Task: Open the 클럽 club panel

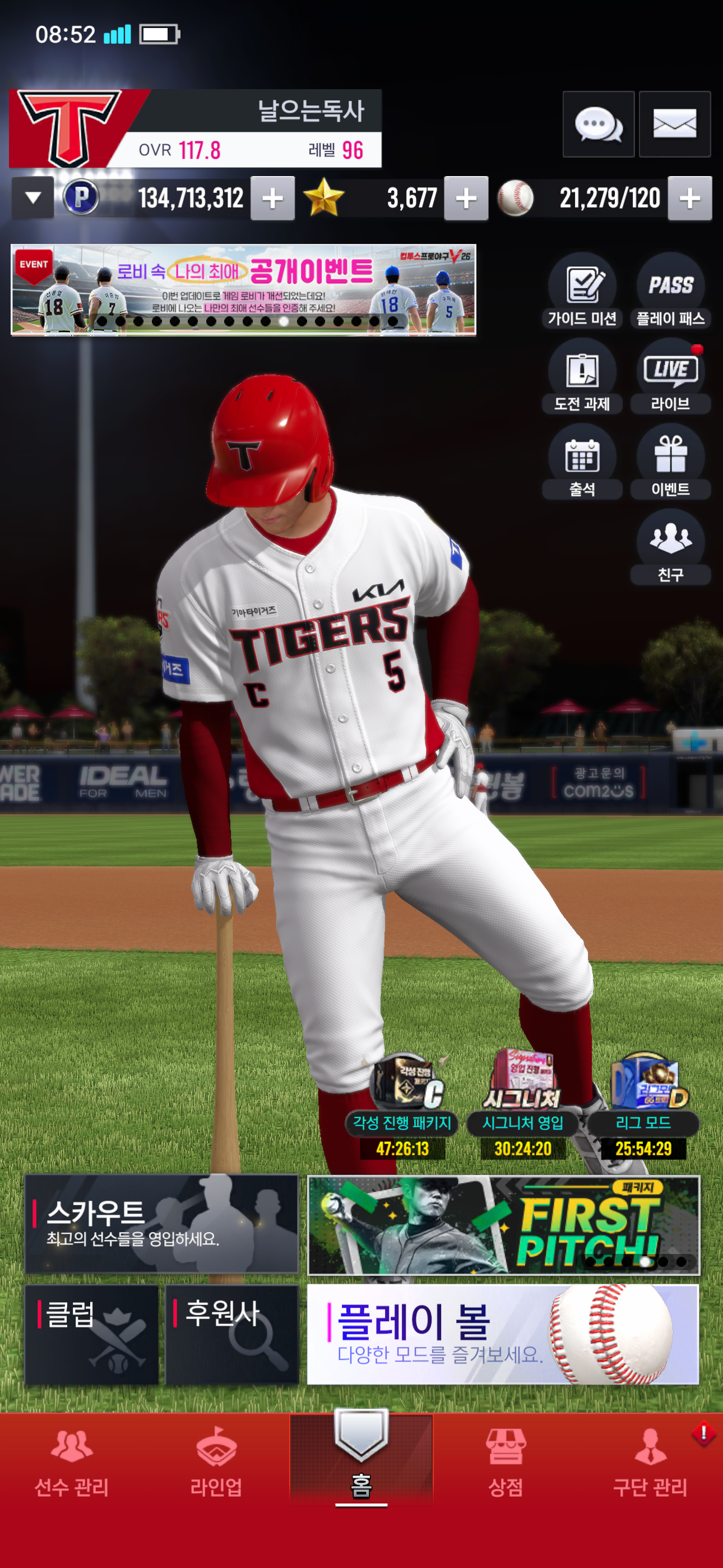Action: tap(91, 1334)
